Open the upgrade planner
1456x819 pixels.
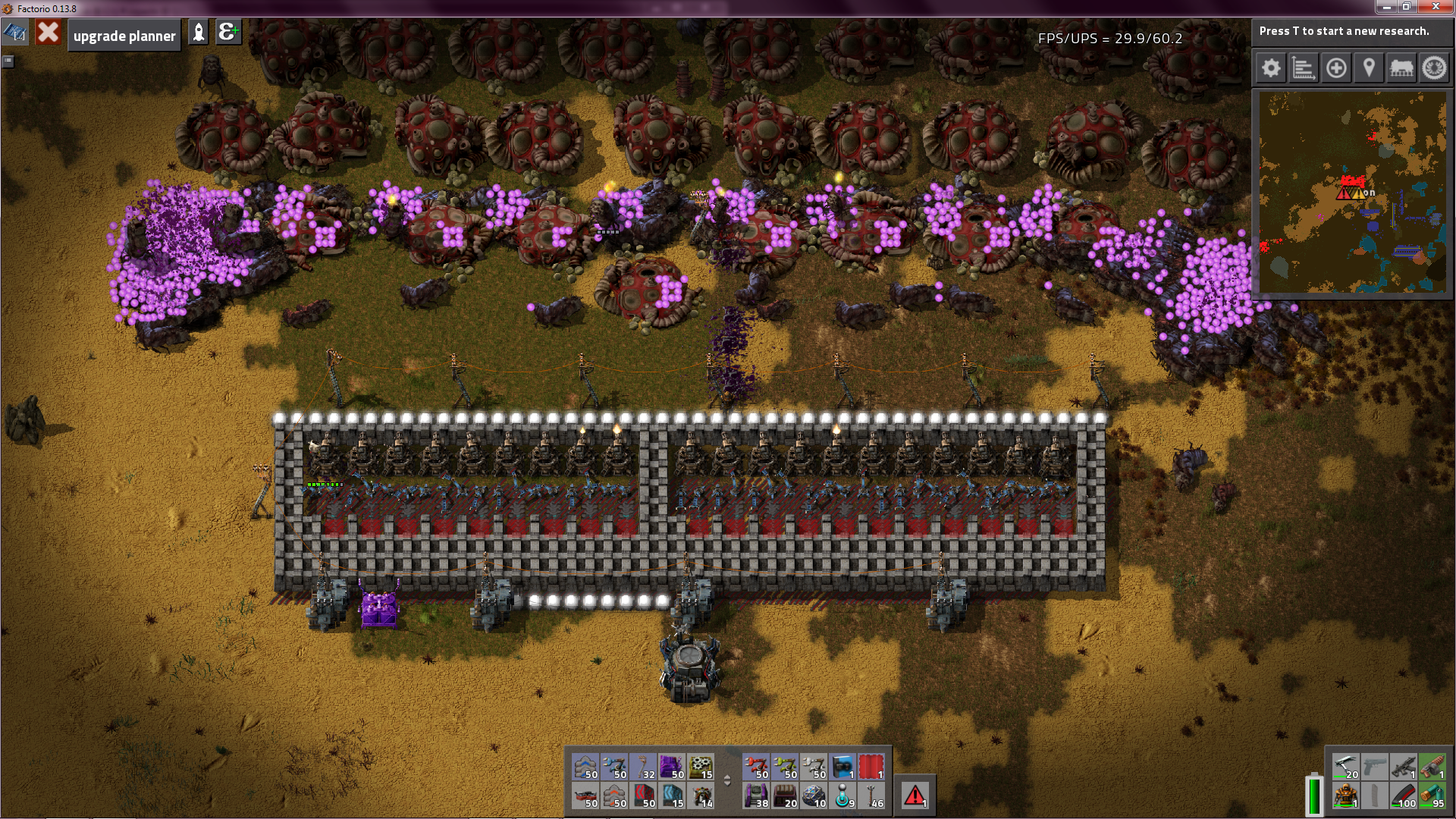(124, 36)
